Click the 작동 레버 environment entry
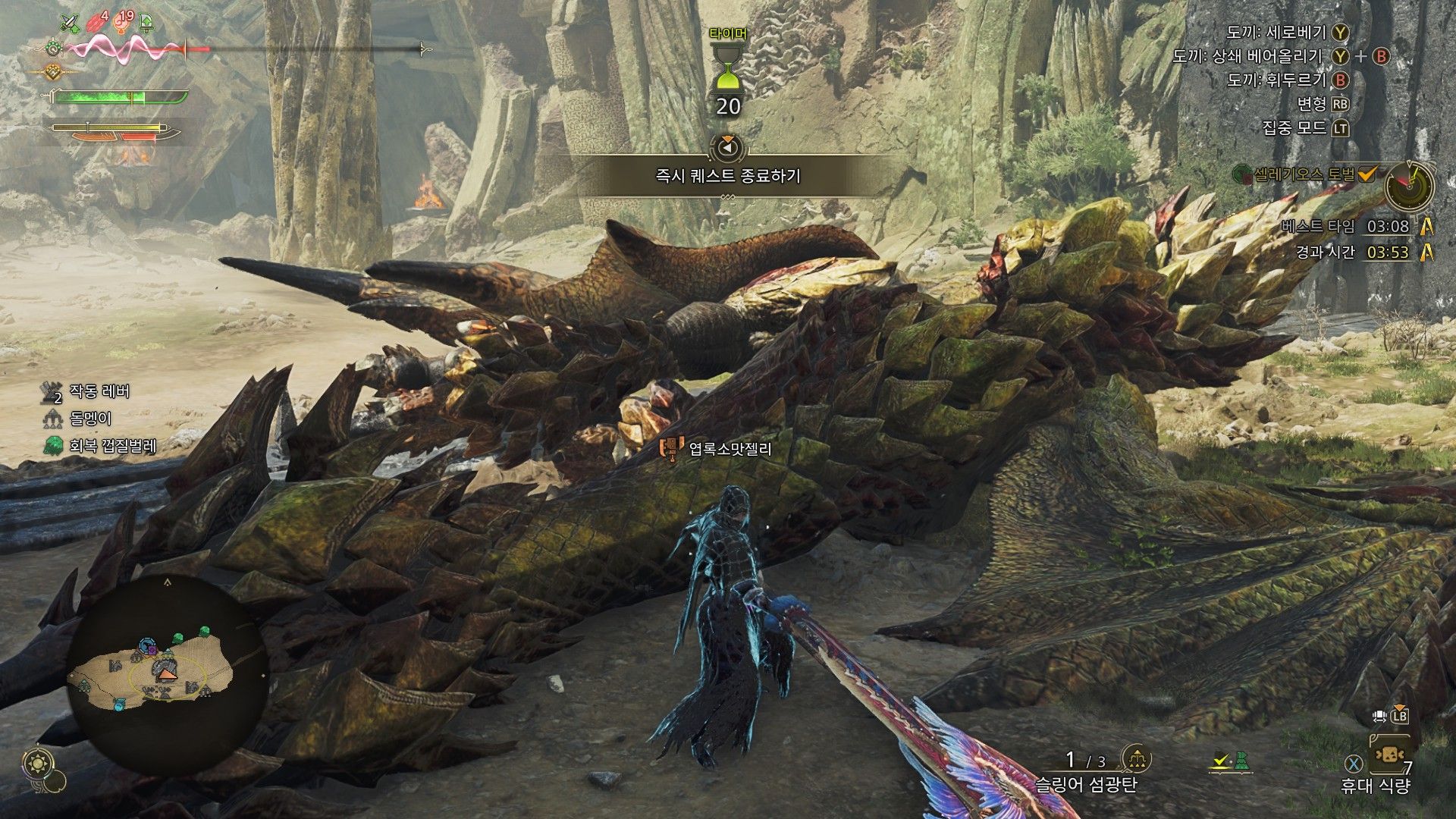 pos(99,391)
